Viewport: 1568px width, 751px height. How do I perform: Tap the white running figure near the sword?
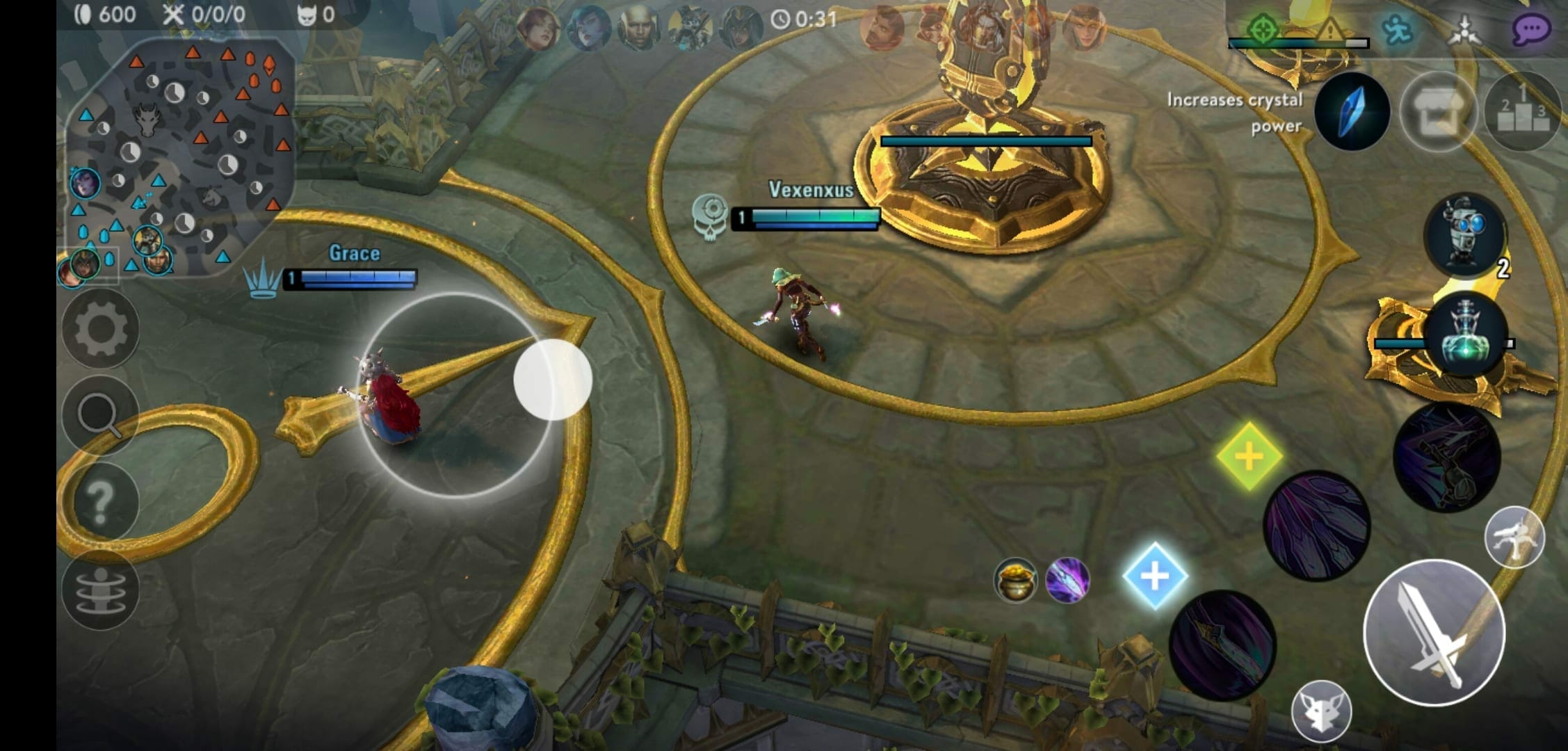(x=1514, y=538)
